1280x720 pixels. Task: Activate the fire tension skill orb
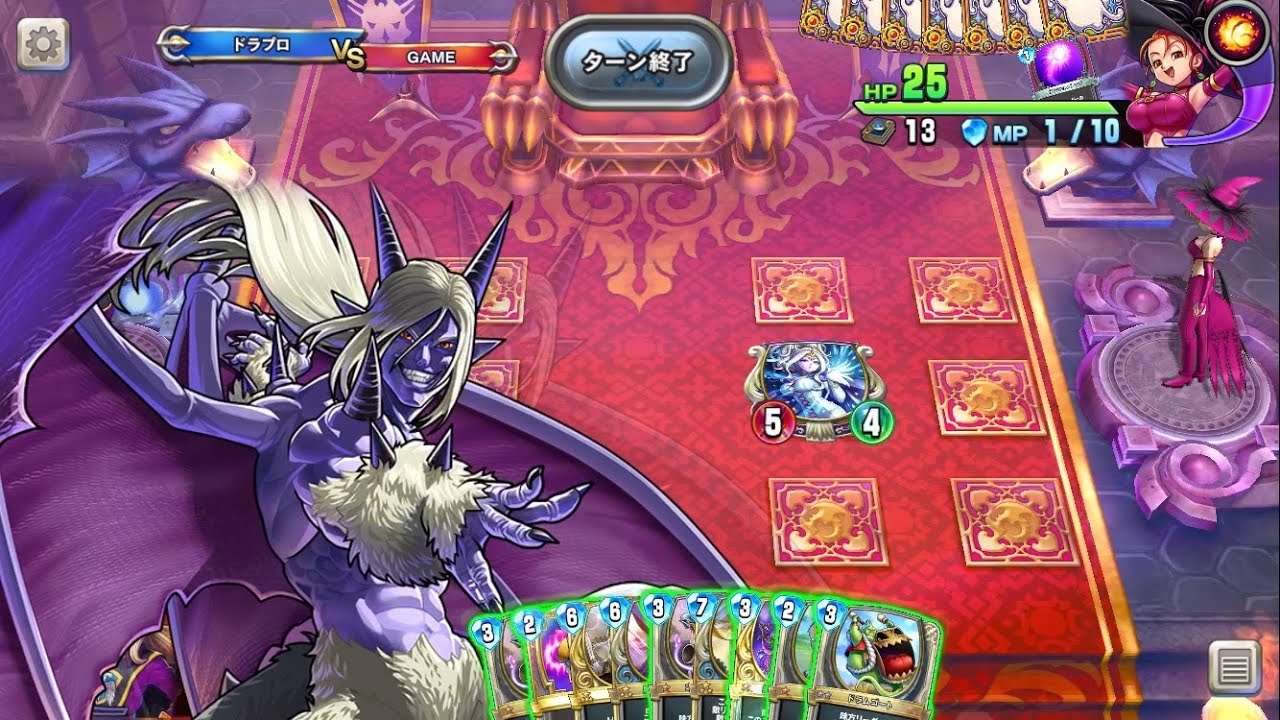(1237, 30)
